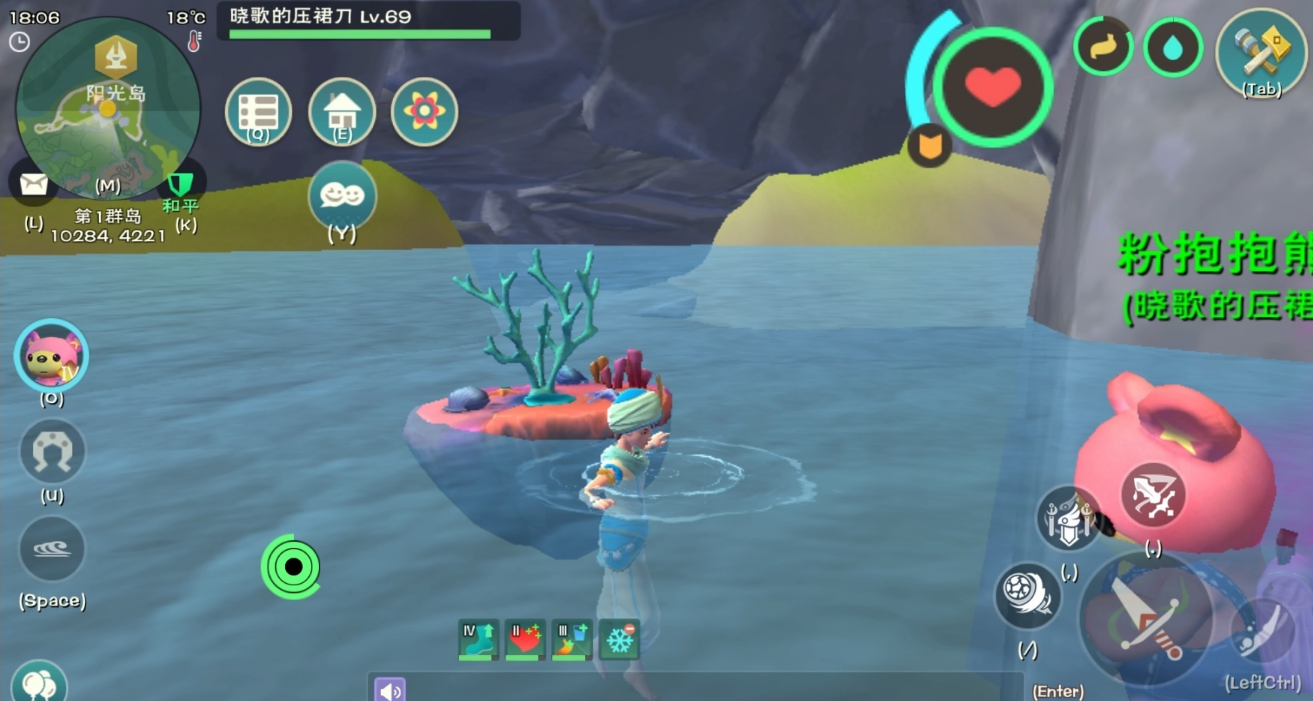The width and height of the screenshot is (1313, 701).
Task: Select the snowflake status icon
Action: pyautogui.click(x=619, y=640)
